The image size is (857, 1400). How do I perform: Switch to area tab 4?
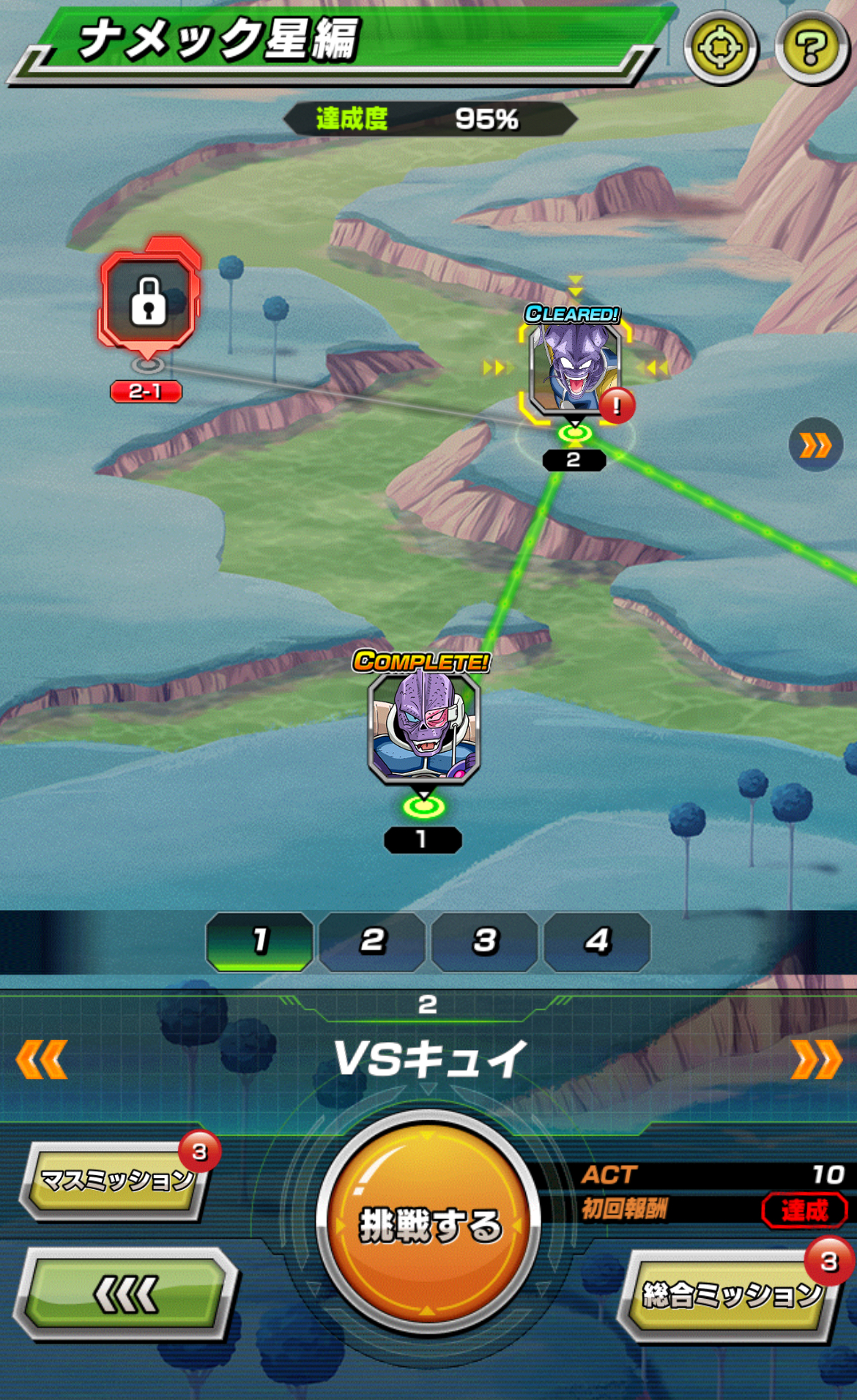597,941
